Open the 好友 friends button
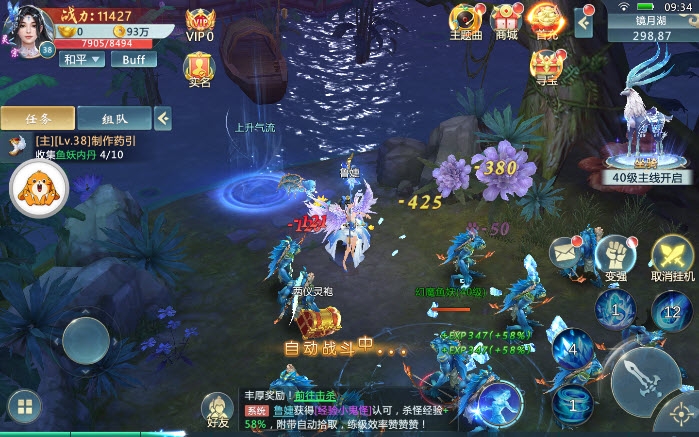The image size is (699, 437). click(x=218, y=410)
